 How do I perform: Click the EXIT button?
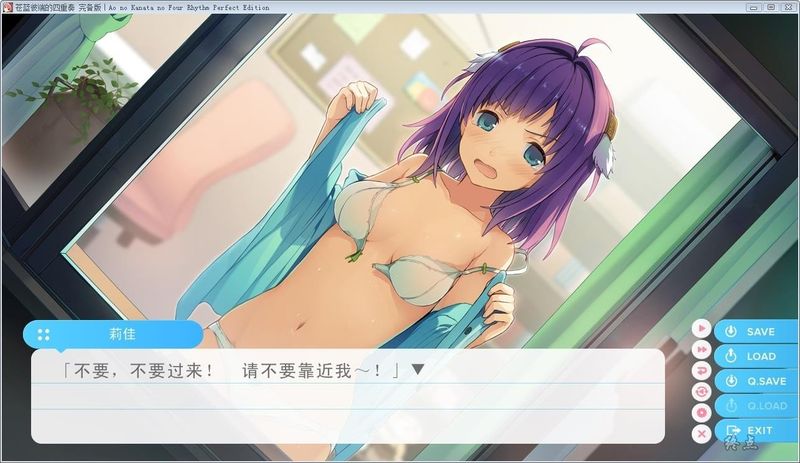coord(756,430)
